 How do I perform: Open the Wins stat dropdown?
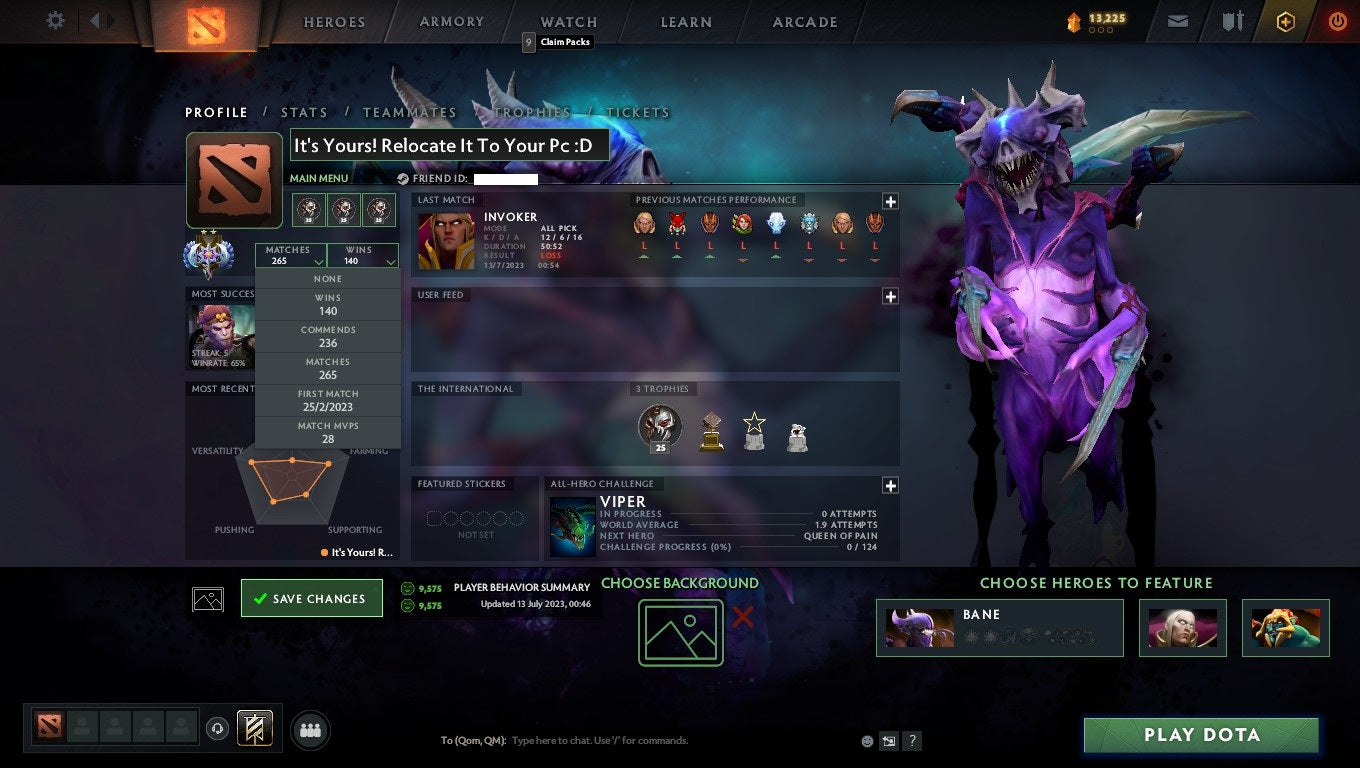click(362, 255)
